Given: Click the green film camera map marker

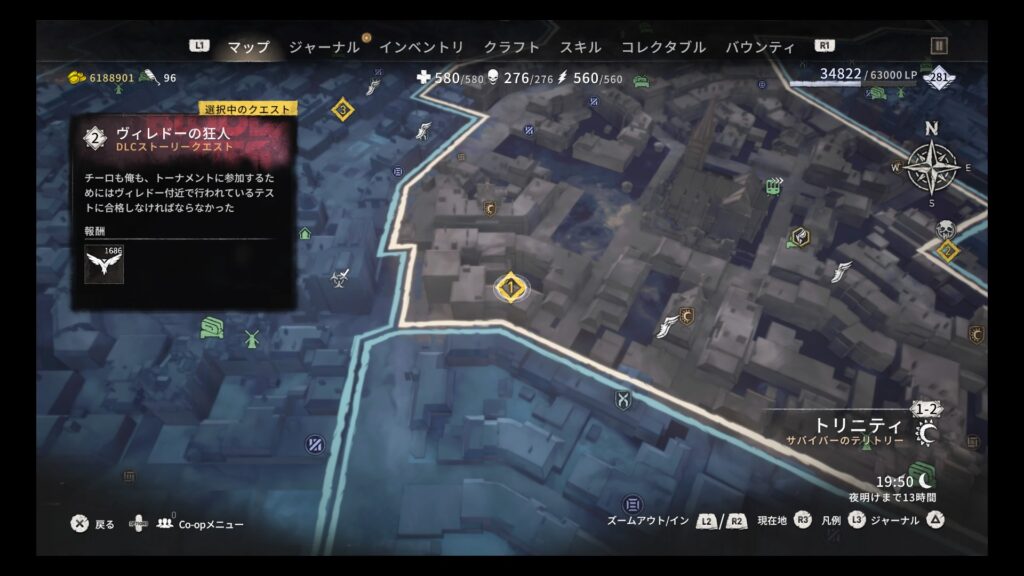Looking at the screenshot, I should pos(772,185).
